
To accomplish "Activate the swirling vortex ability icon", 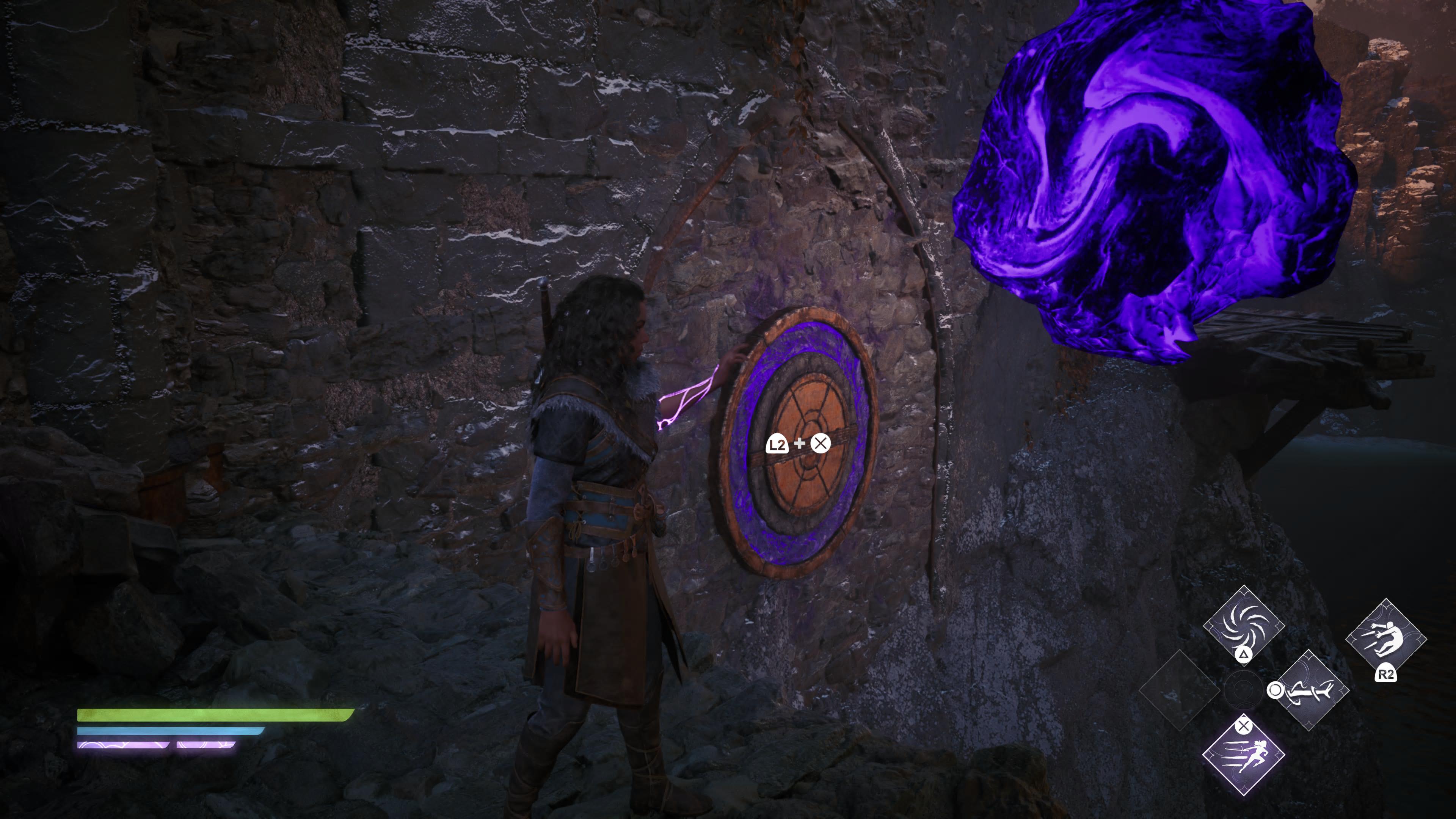I will click(1244, 624).
